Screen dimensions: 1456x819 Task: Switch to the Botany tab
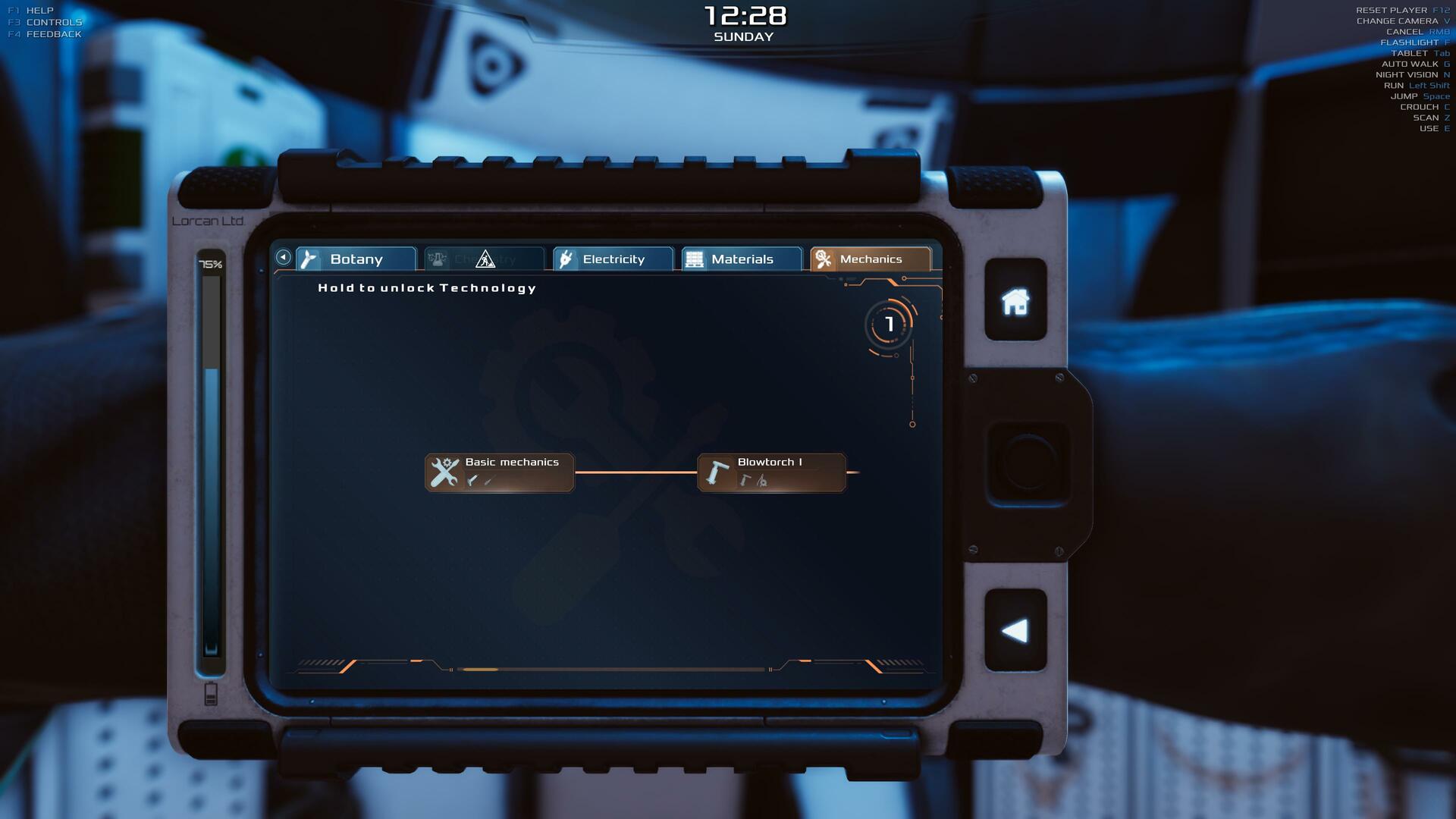[x=356, y=259]
